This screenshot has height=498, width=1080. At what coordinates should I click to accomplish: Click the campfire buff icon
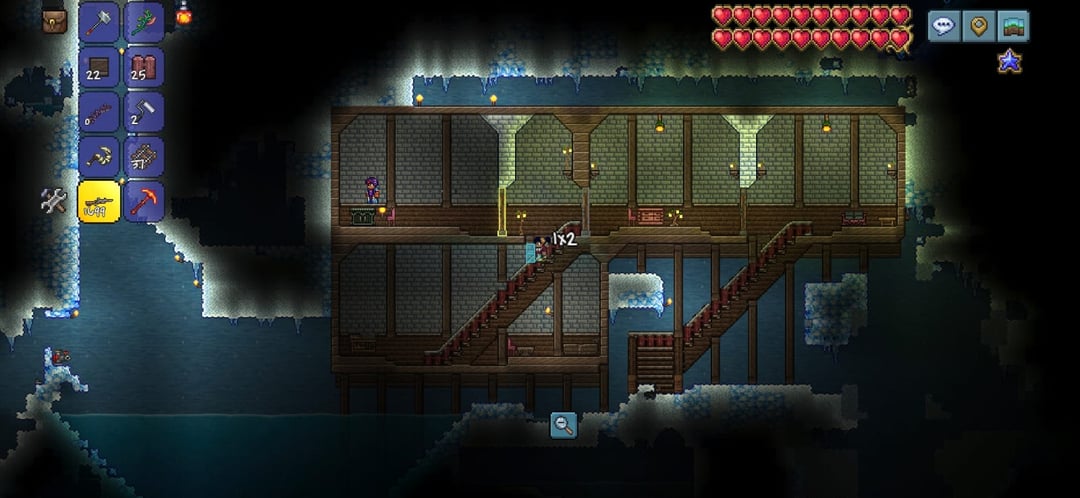pos(183,13)
